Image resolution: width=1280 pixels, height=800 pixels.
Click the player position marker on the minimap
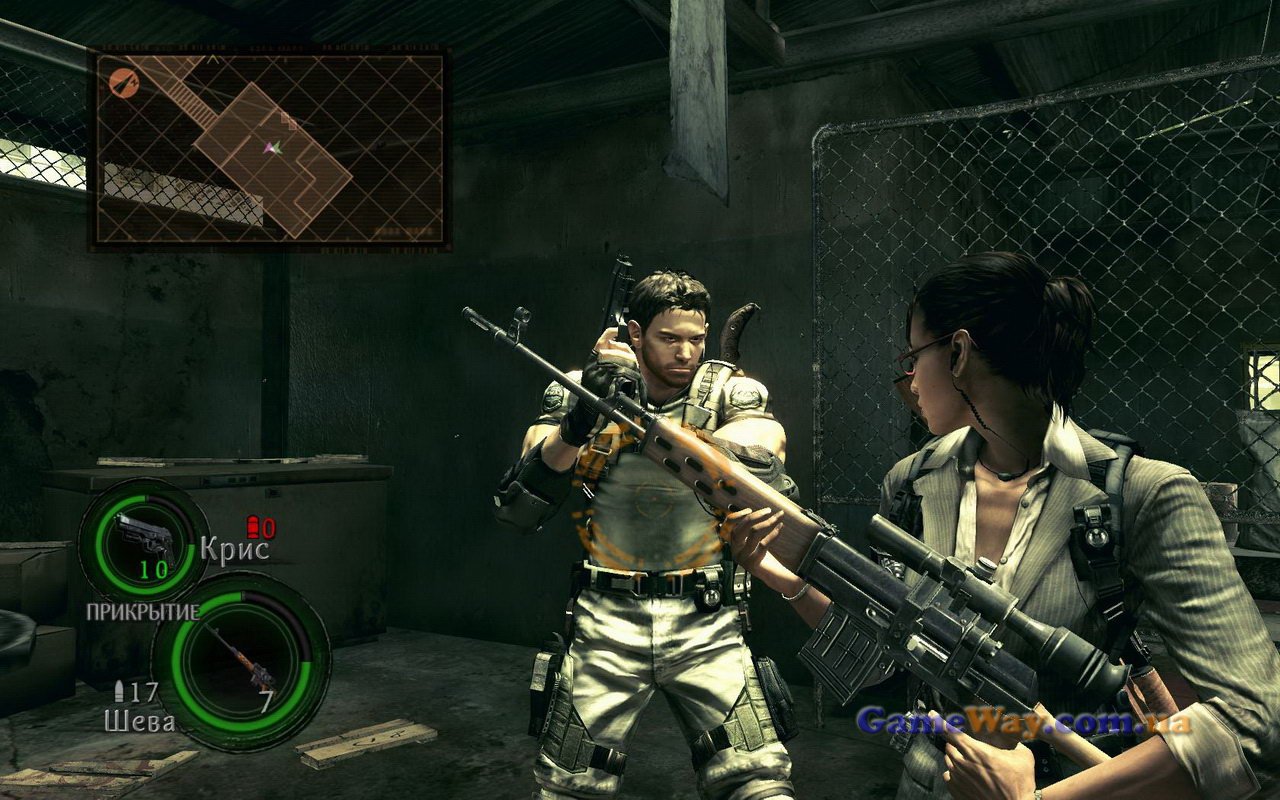pyautogui.click(x=273, y=147)
